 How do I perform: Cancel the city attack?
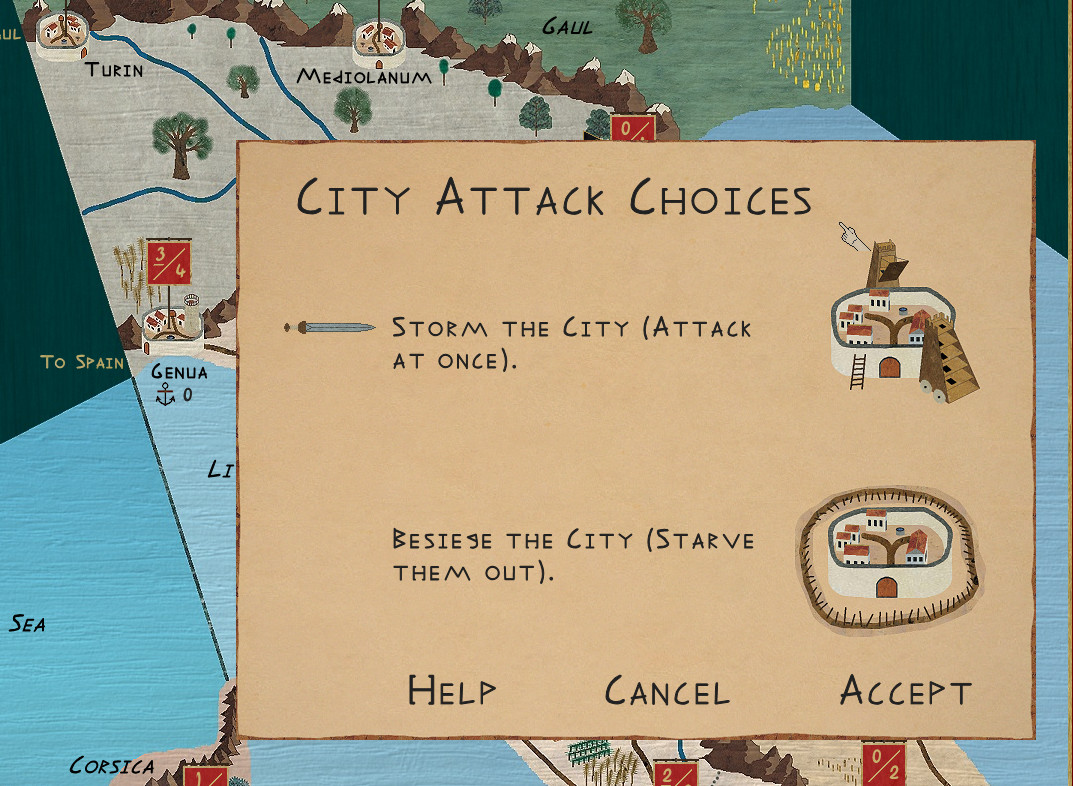click(x=667, y=691)
